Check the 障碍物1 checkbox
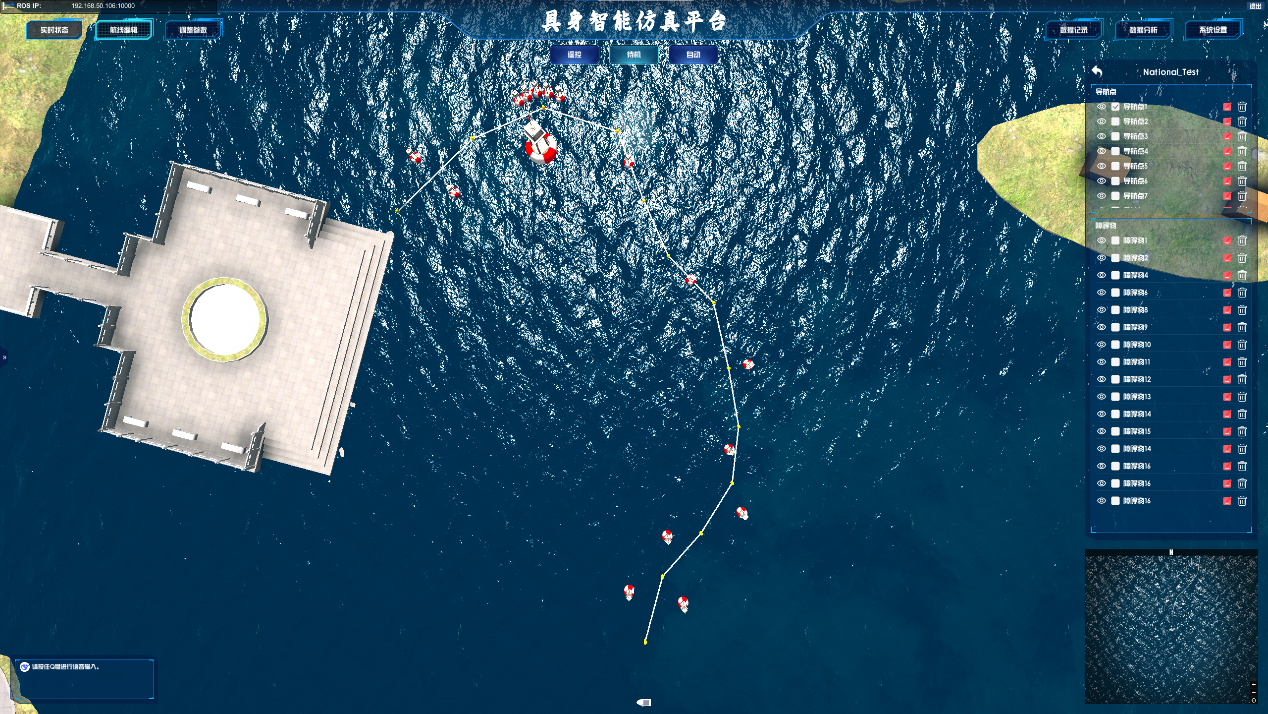Screen dimensions: 1268x714 click(1115, 241)
